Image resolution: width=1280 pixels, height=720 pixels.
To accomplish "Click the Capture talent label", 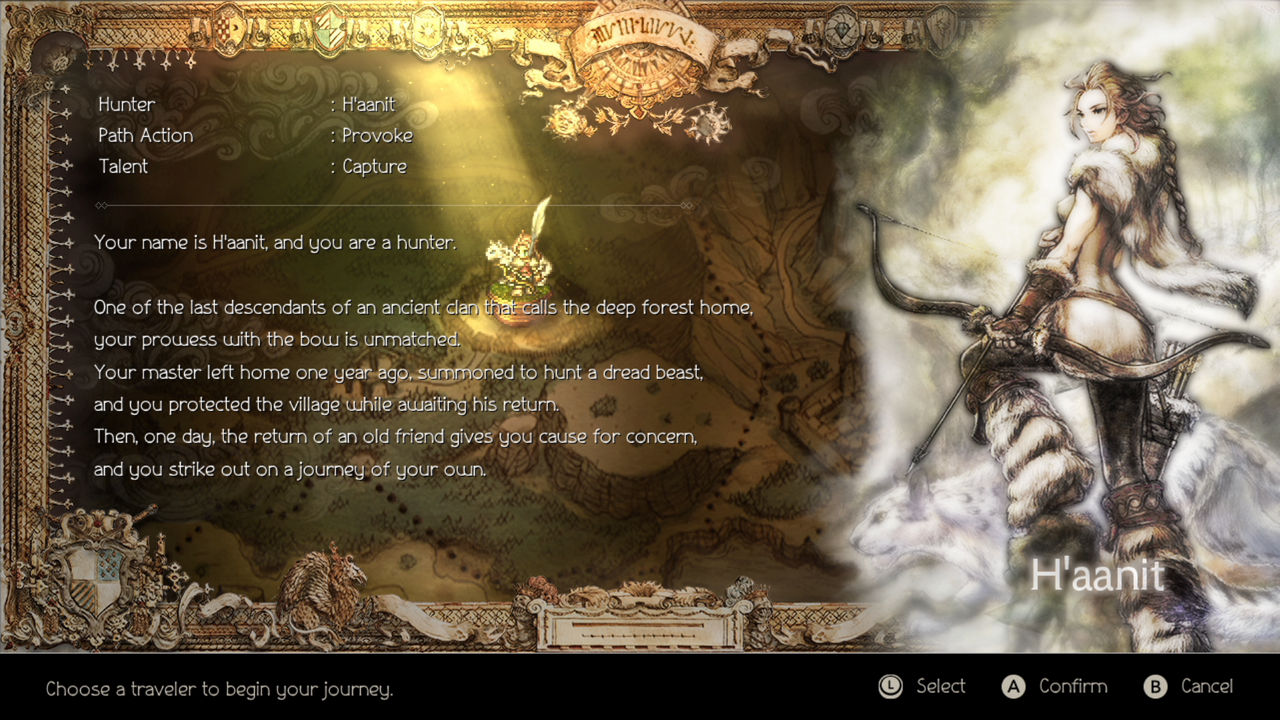I will [374, 166].
